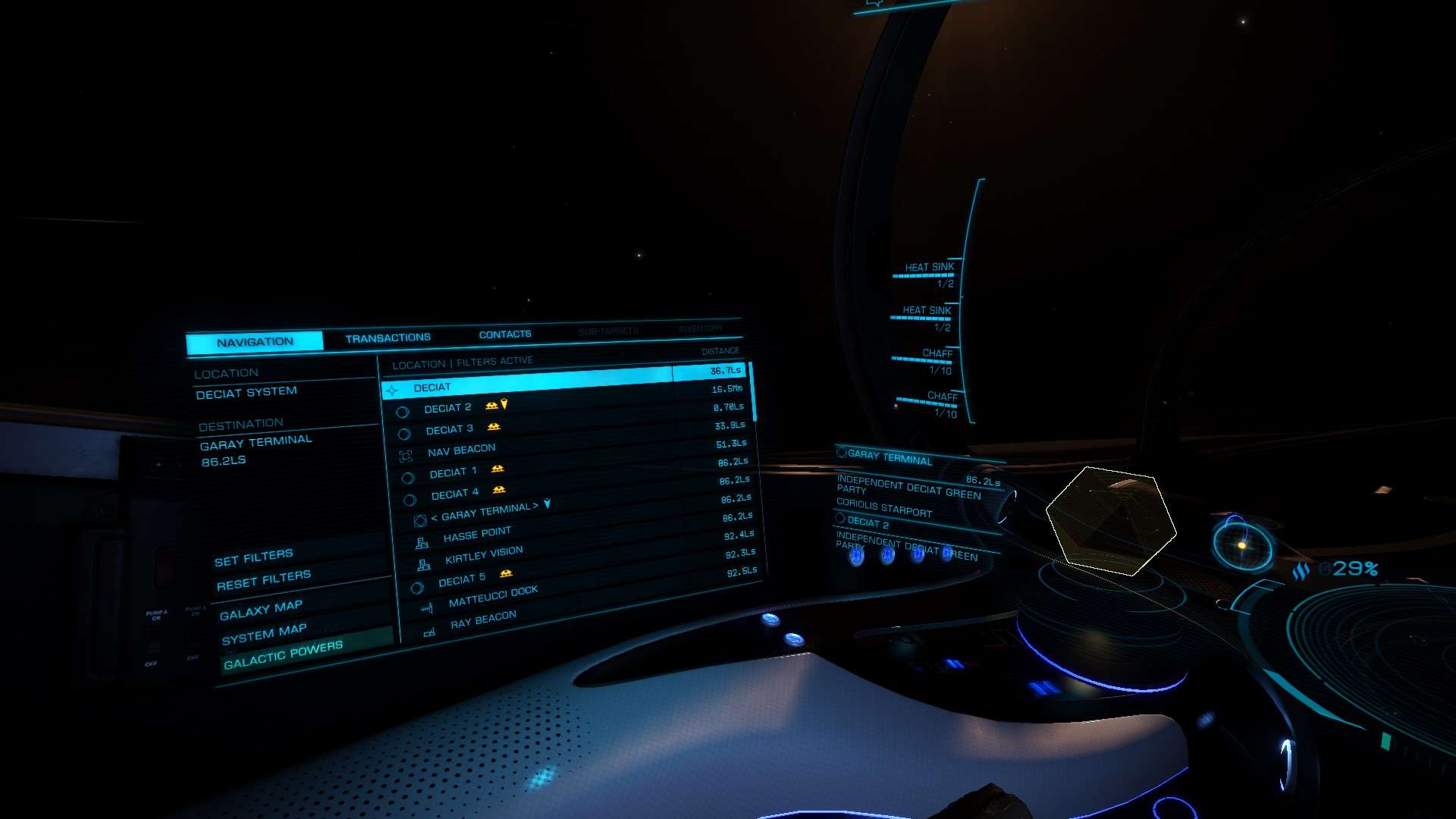Open the System Map

coord(264,634)
